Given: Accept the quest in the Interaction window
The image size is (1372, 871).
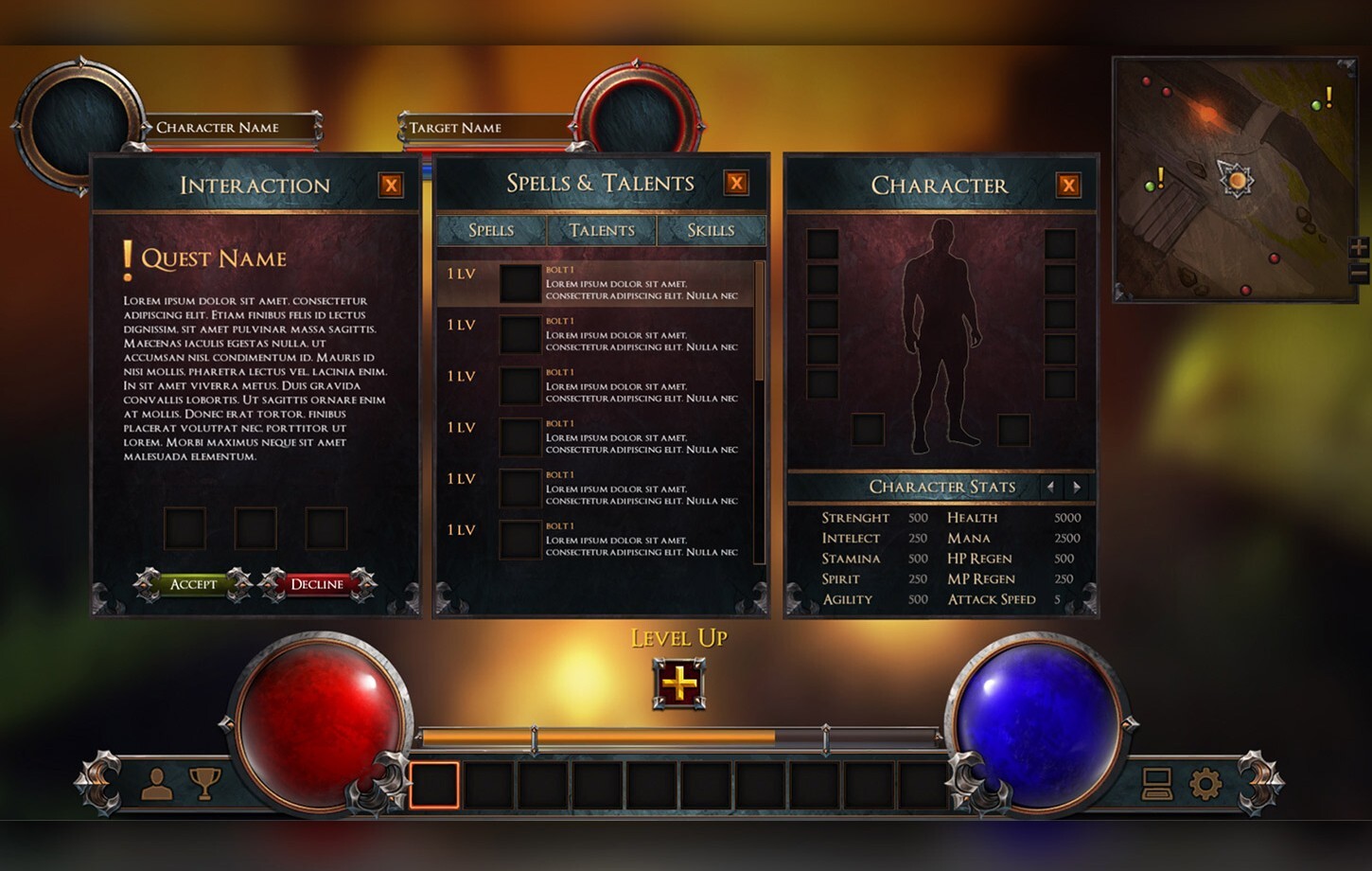Looking at the screenshot, I should (x=193, y=584).
